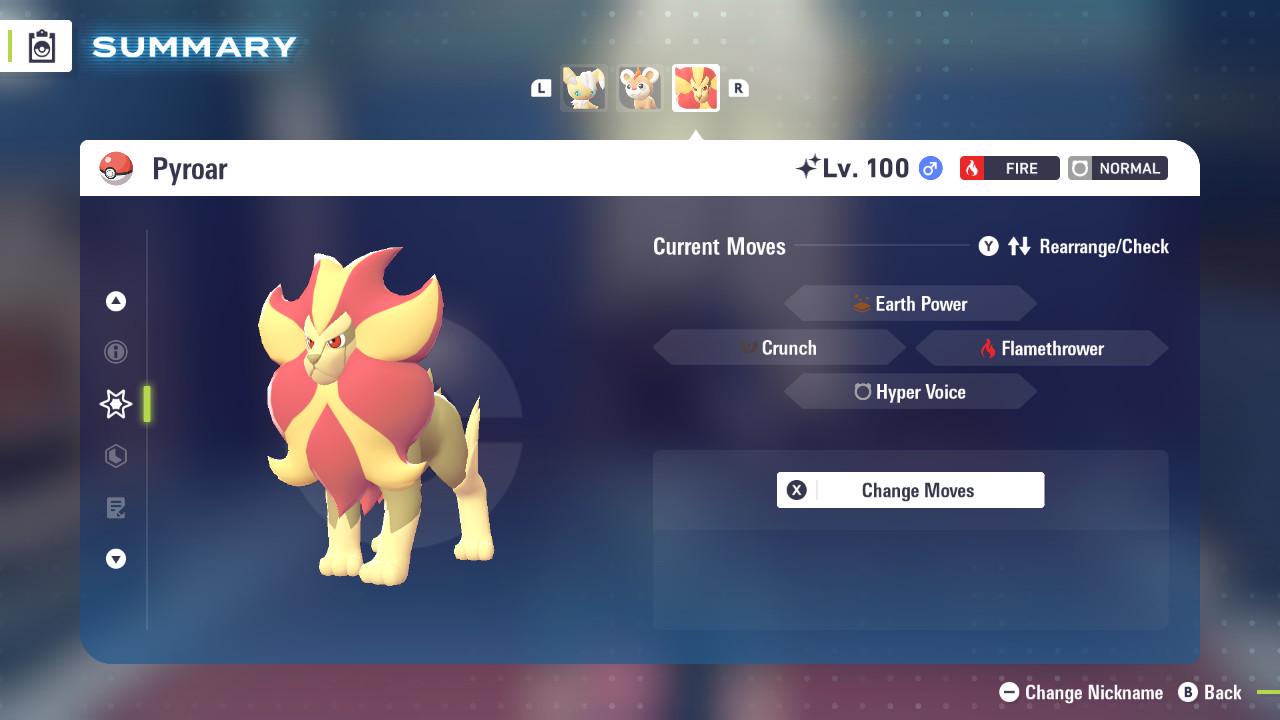
Task: Select the Litleo party thumbnail
Action: point(640,88)
